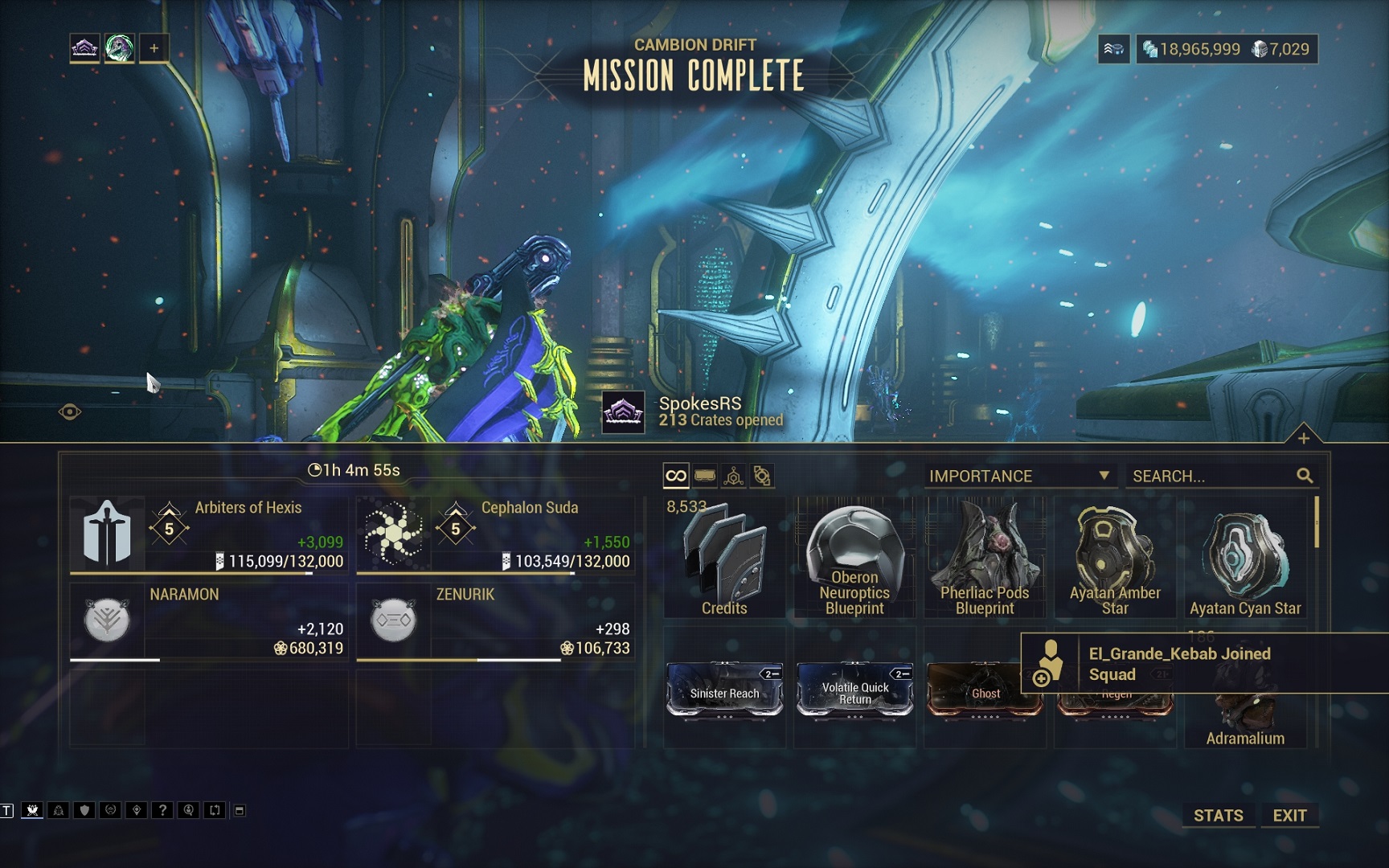This screenshot has height=868, width=1389.
Task: Open the mission Stats view
Action: tap(1218, 815)
